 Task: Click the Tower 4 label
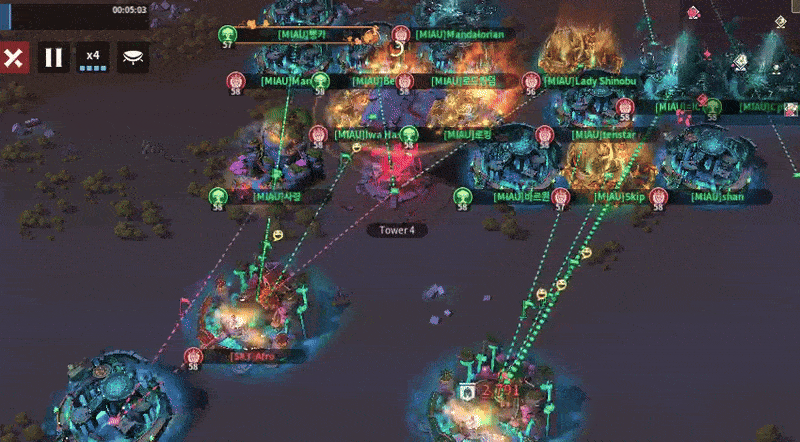(x=397, y=230)
